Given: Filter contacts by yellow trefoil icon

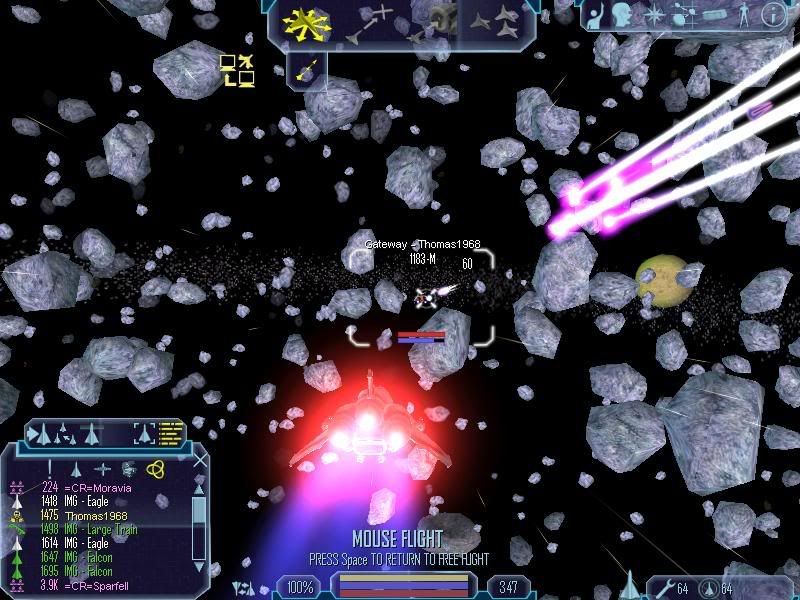Looking at the screenshot, I should click(155, 468).
